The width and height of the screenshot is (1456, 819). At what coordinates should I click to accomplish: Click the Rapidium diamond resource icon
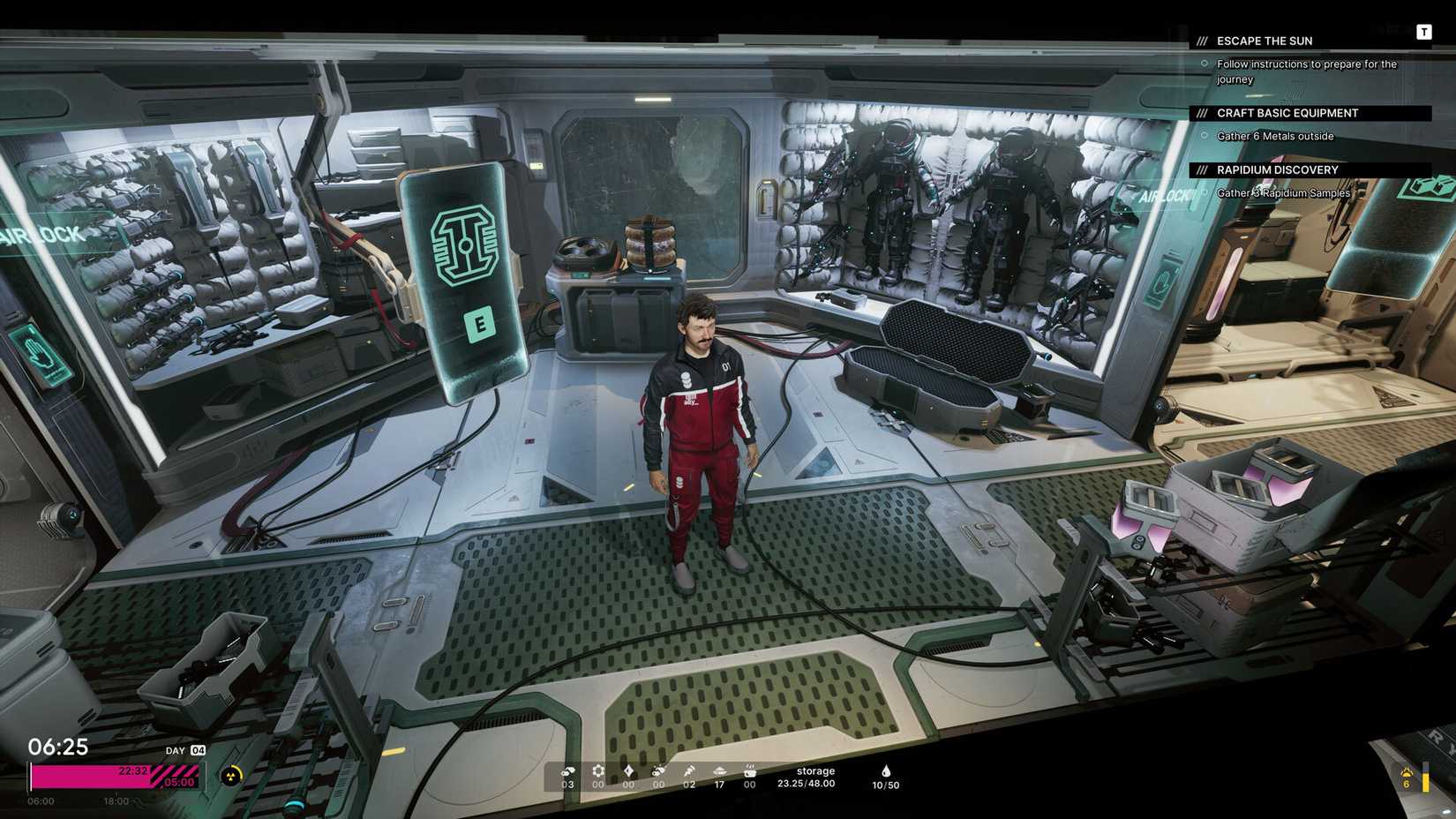pyautogui.click(x=628, y=770)
